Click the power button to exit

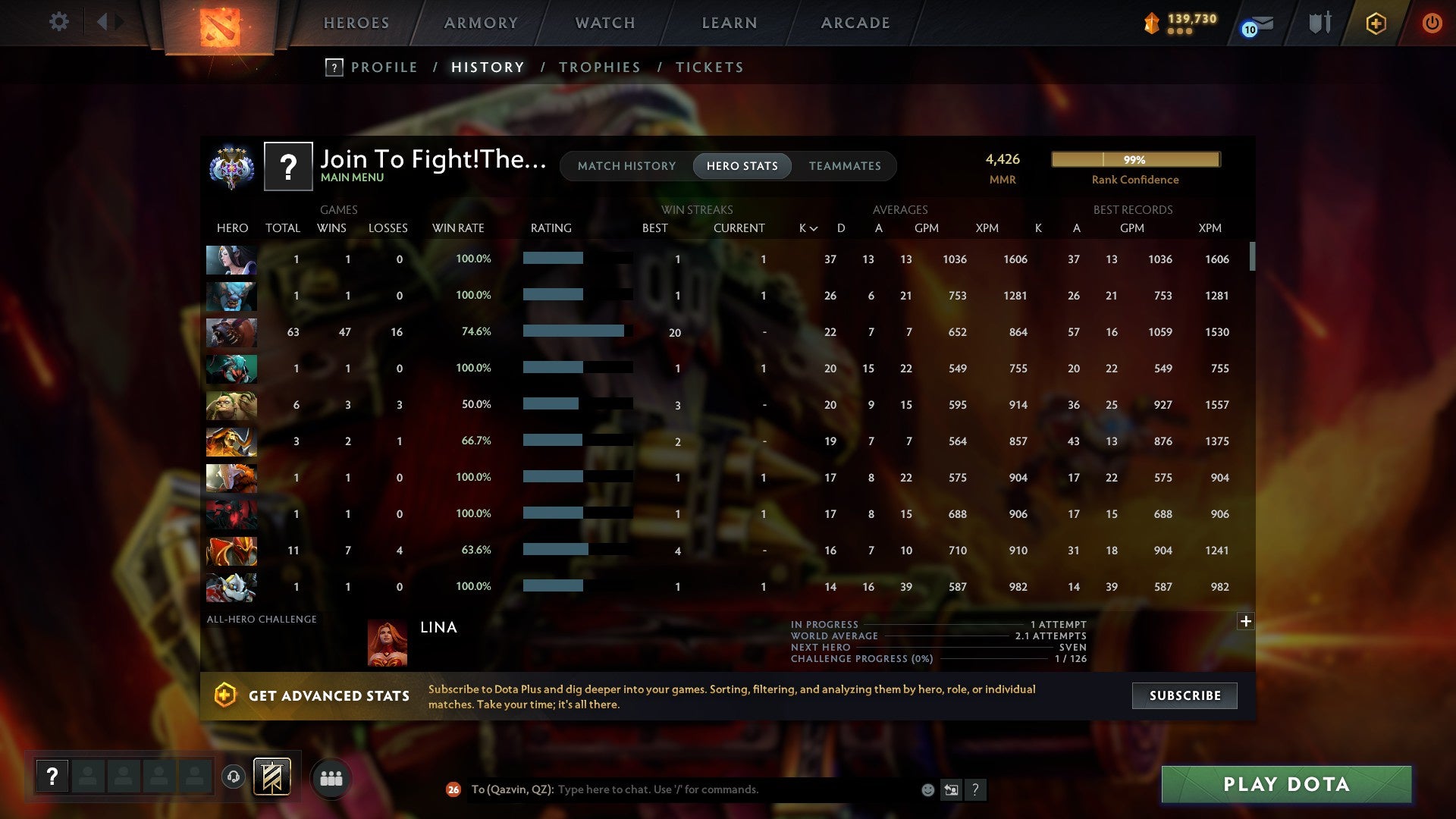[x=1432, y=23]
